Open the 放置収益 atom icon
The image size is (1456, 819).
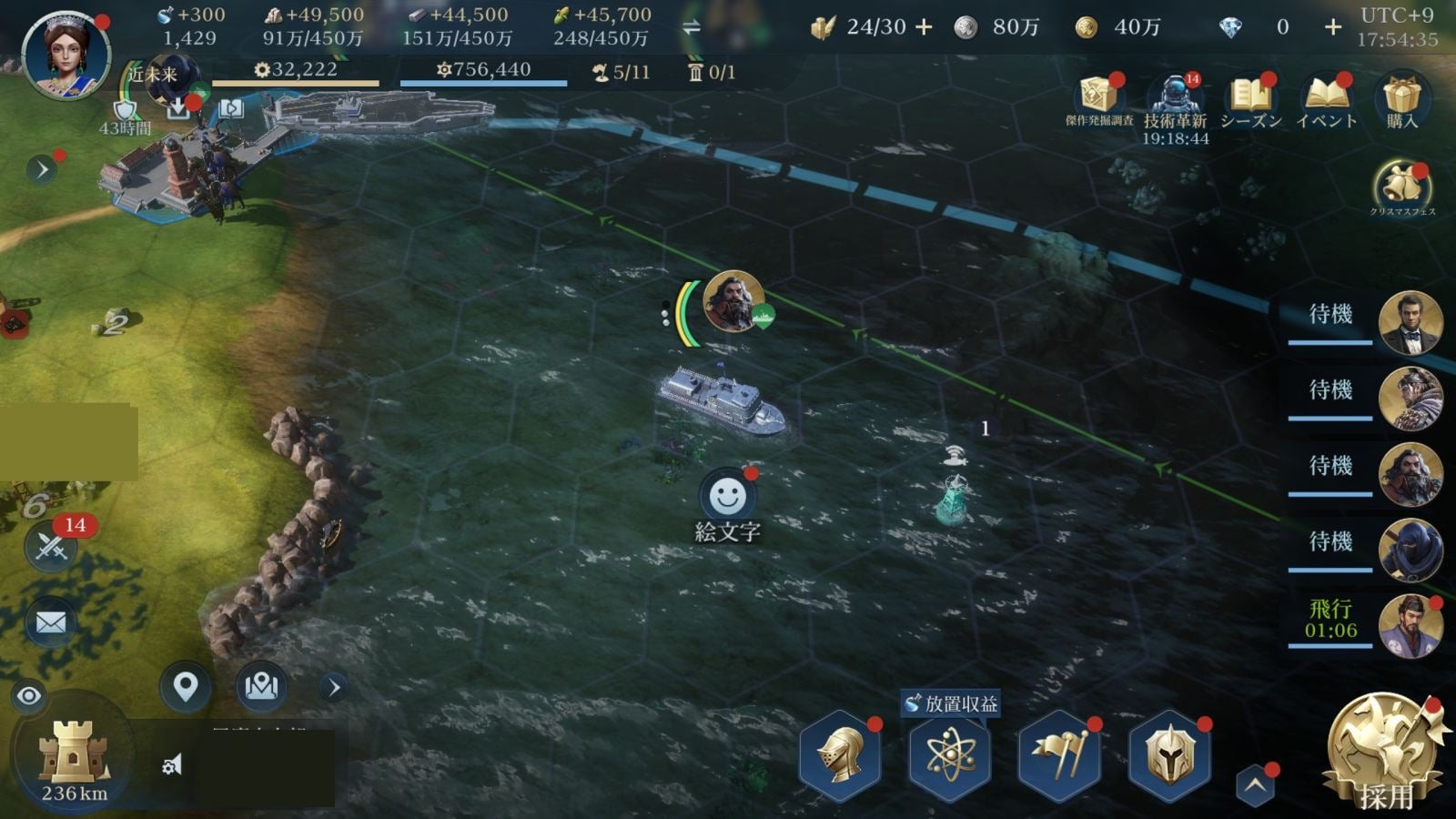pyautogui.click(x=950, y=753)
